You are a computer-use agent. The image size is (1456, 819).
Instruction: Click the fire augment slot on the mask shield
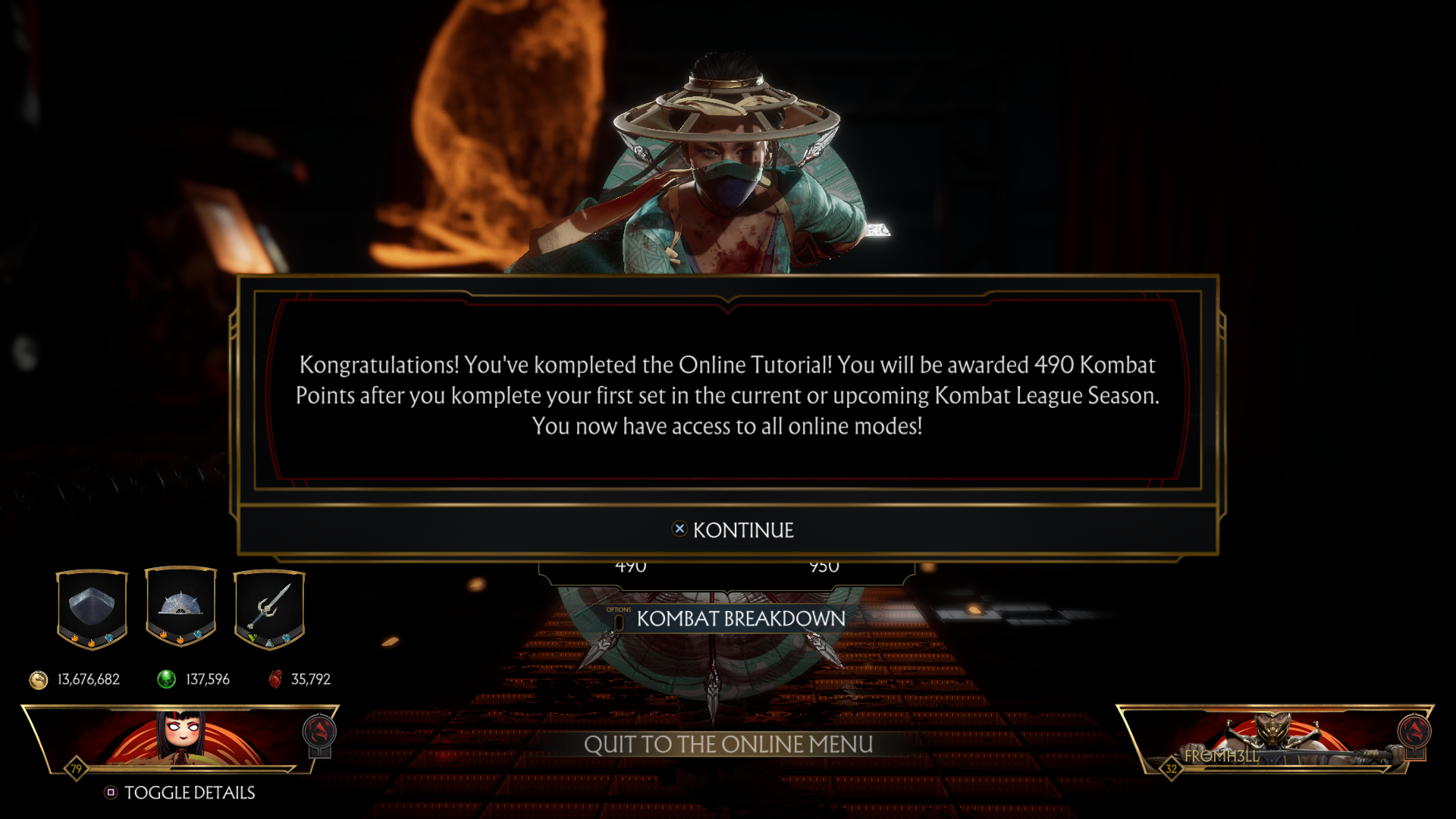click(75, 639)
